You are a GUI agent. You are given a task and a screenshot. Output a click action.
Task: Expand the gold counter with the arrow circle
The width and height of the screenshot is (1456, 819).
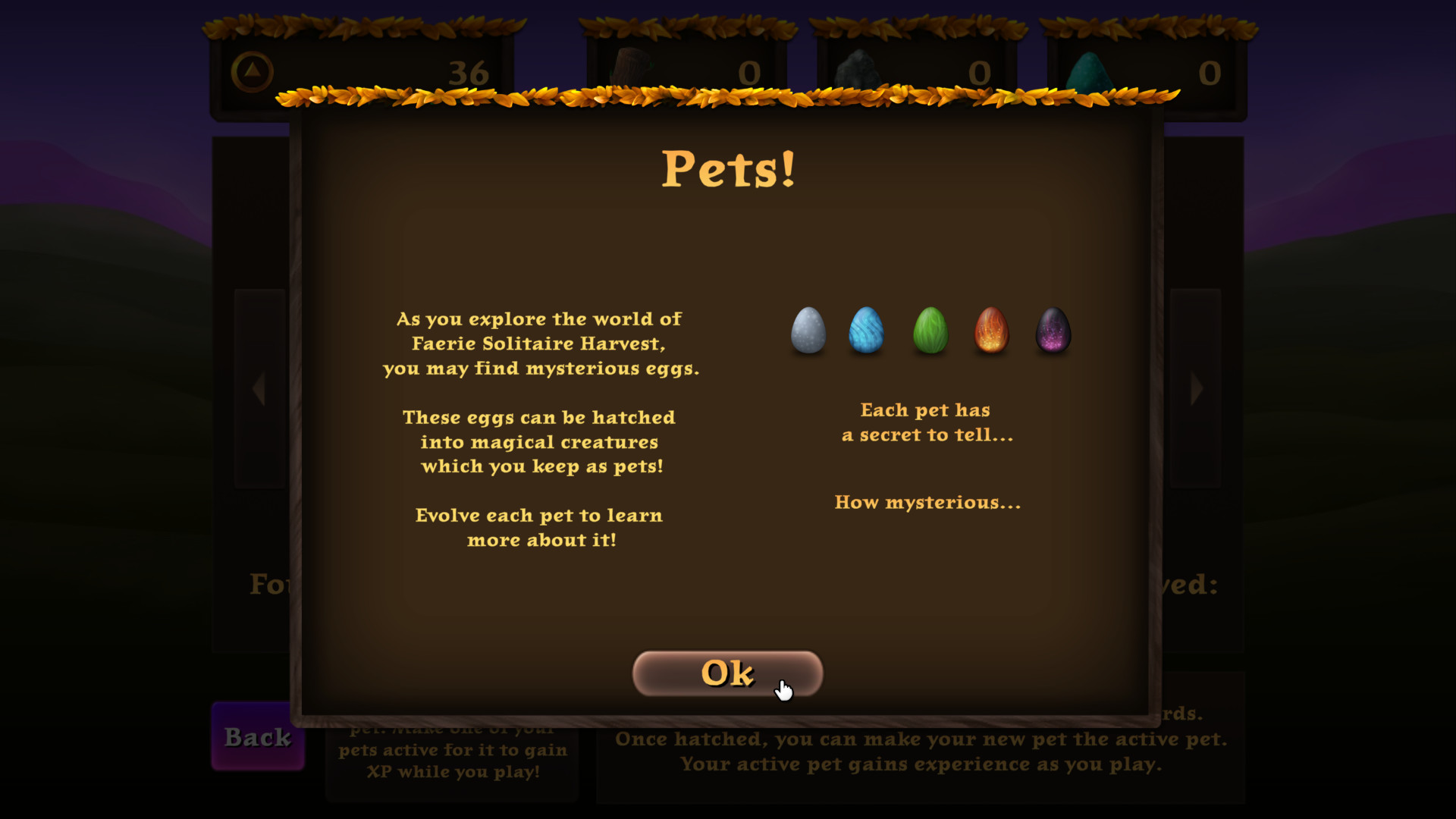click(x=253, y=70)
